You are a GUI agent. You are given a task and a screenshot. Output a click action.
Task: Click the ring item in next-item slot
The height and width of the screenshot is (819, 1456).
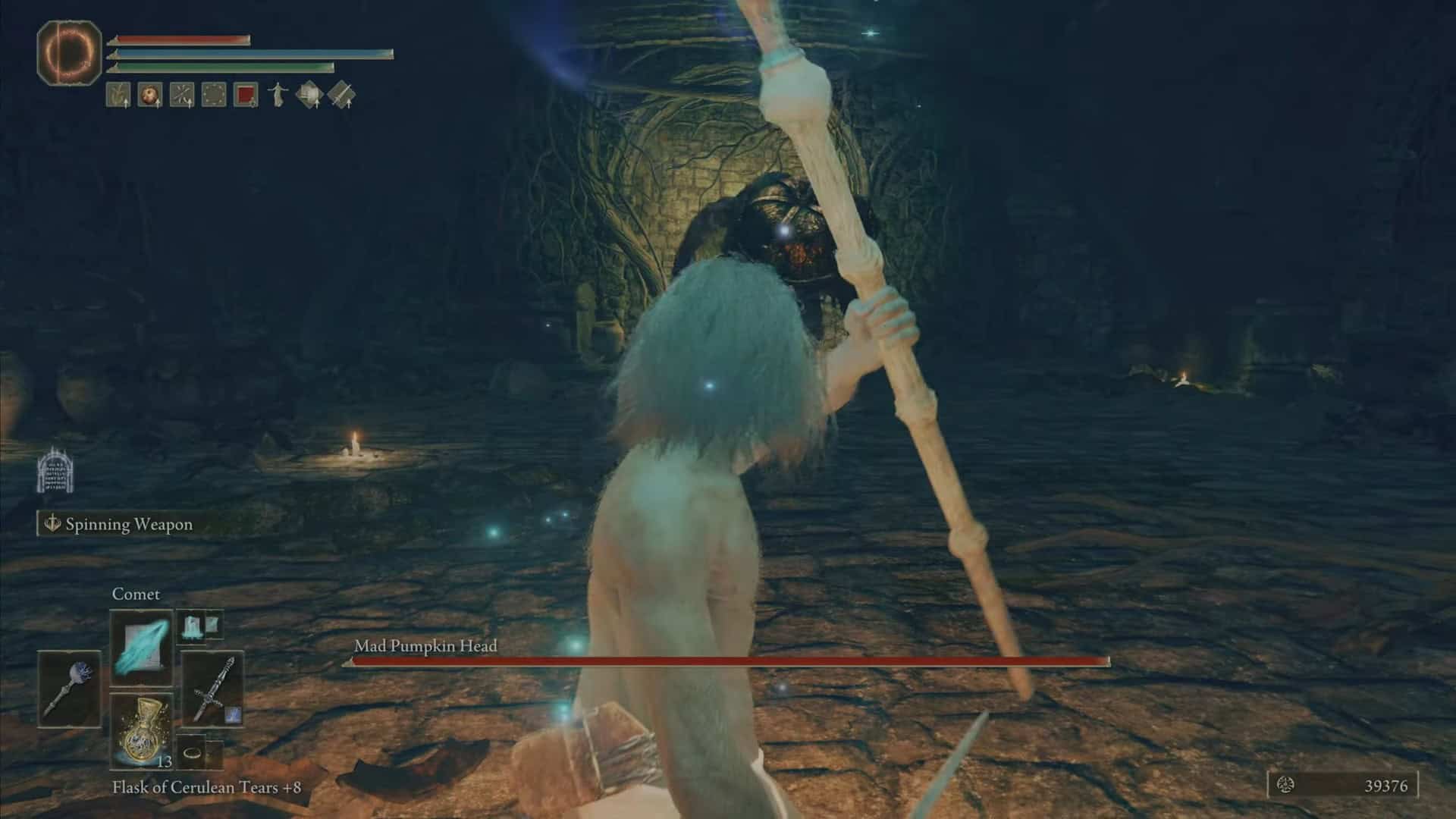tap(193, 753)
